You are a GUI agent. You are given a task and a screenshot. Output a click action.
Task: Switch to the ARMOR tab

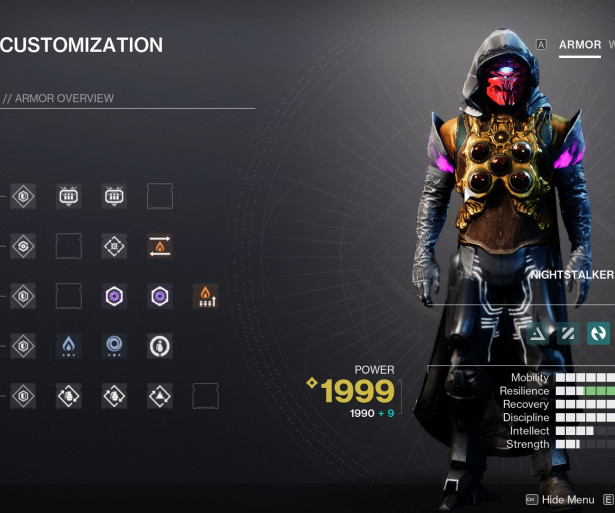(x=580, y=45)
